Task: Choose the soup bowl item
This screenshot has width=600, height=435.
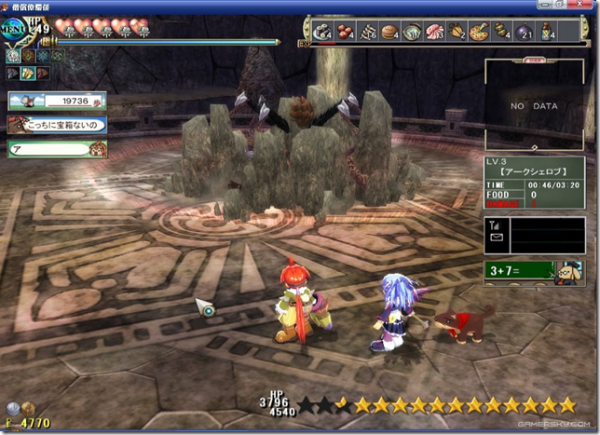Action: 413,31
